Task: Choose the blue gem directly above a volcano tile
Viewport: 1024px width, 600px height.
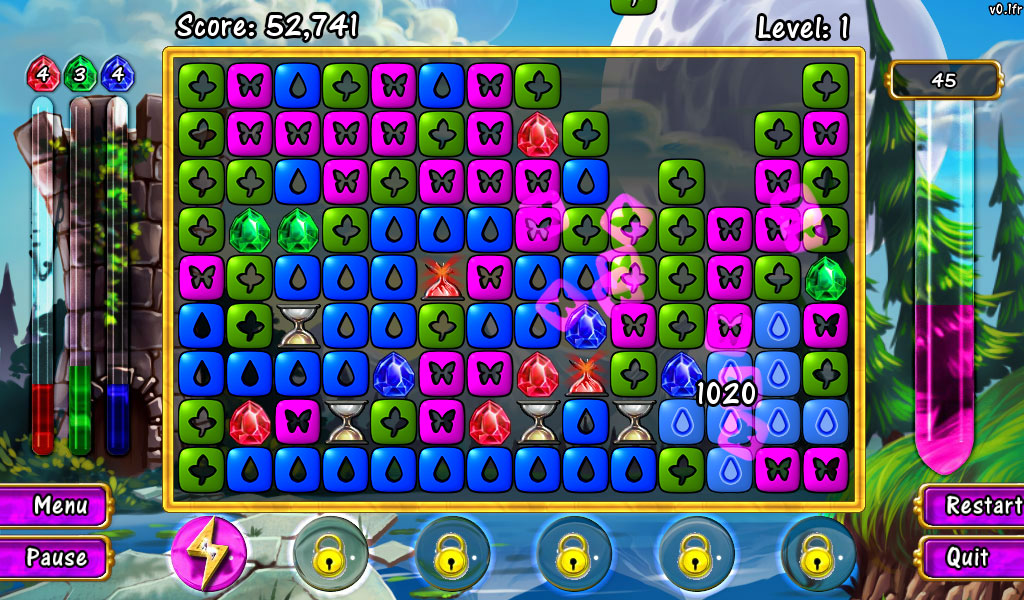Action: tap(585, 326)
